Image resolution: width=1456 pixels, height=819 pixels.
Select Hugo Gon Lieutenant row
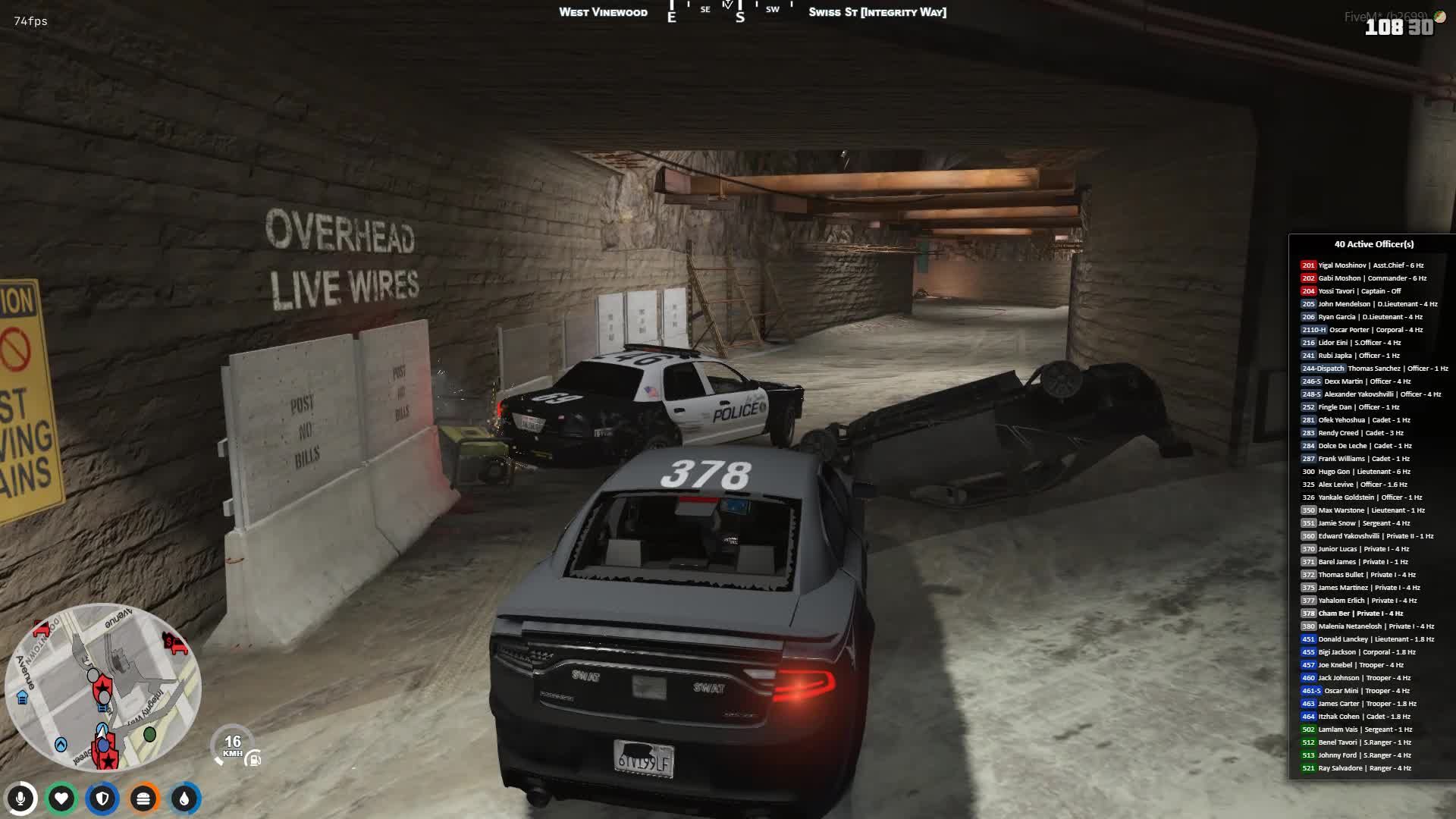1356,472
